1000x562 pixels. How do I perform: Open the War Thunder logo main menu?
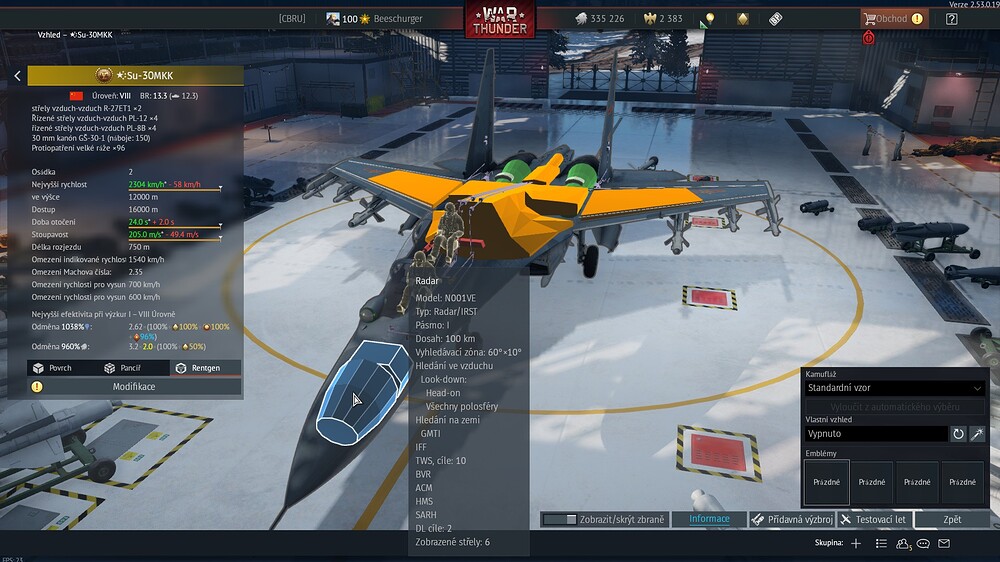point(499,20)
